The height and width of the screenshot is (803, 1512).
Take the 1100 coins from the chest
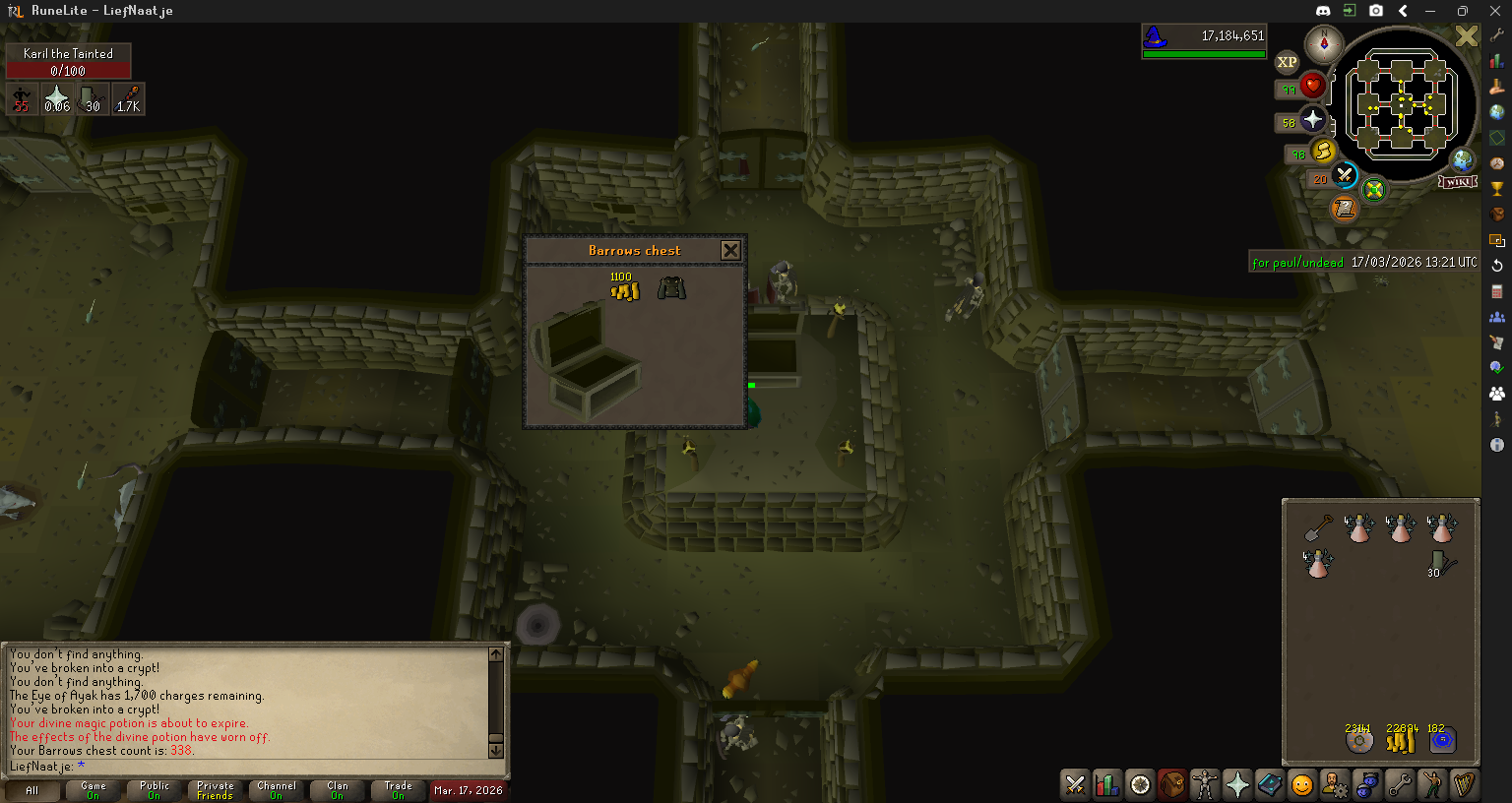[625, 290]
